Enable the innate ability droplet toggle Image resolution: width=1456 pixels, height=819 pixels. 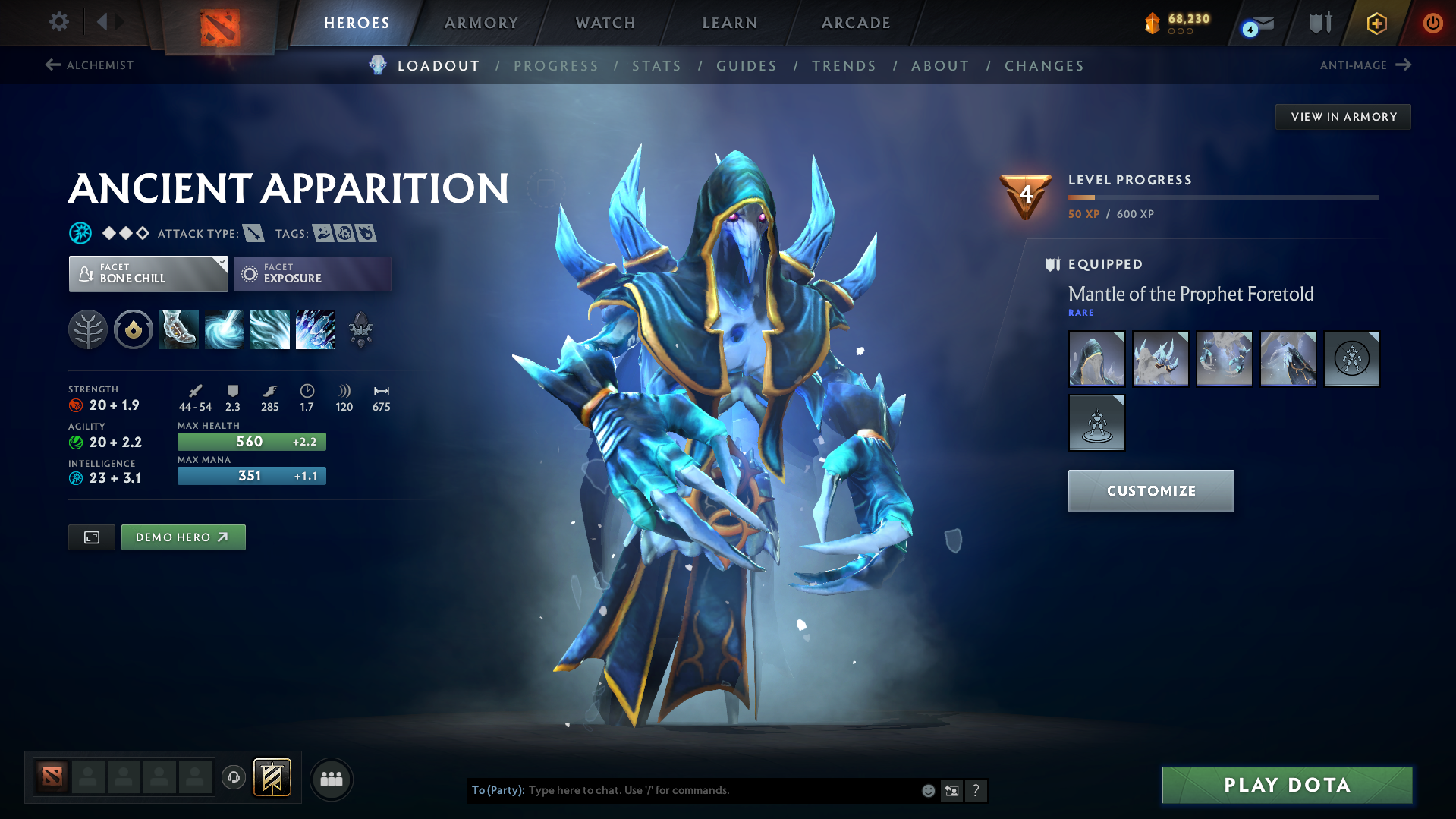134,329
